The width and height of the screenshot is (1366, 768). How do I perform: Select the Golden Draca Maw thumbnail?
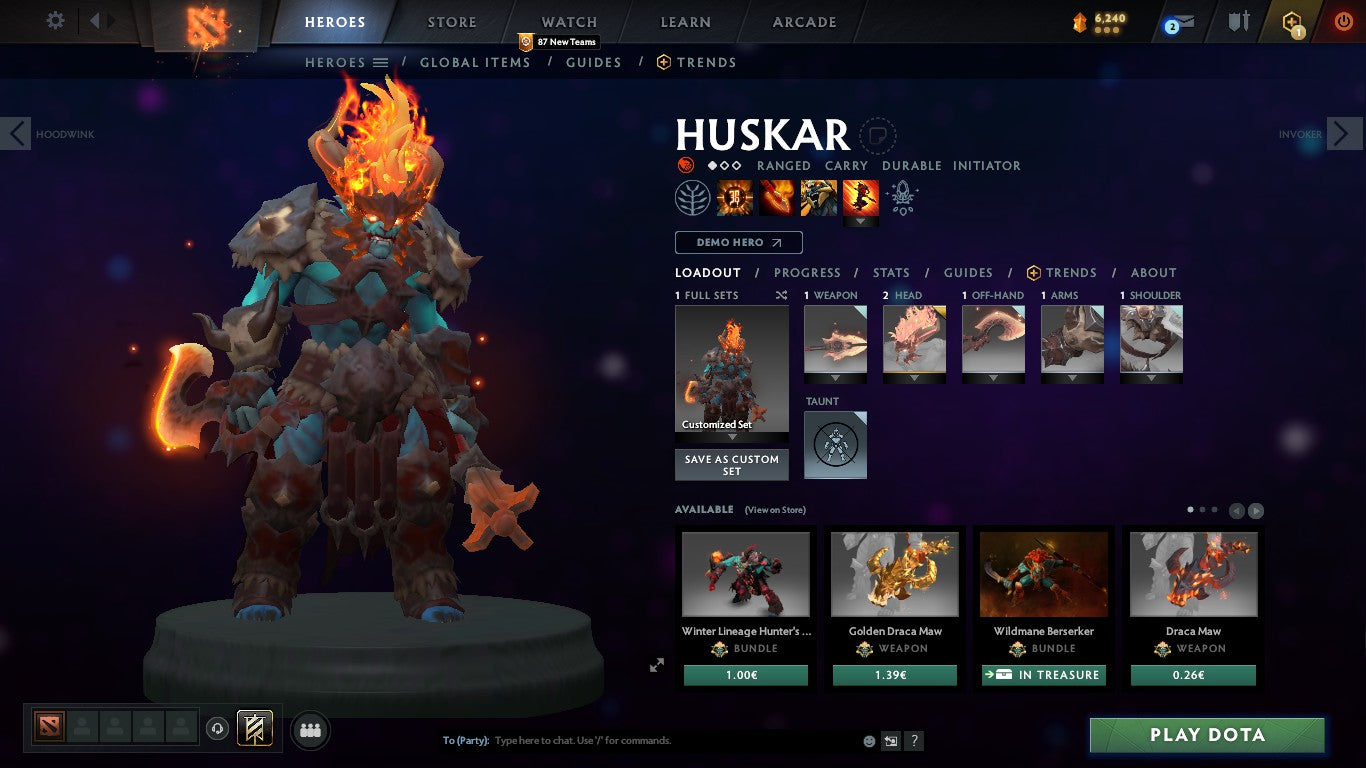(x=894, y=572)
